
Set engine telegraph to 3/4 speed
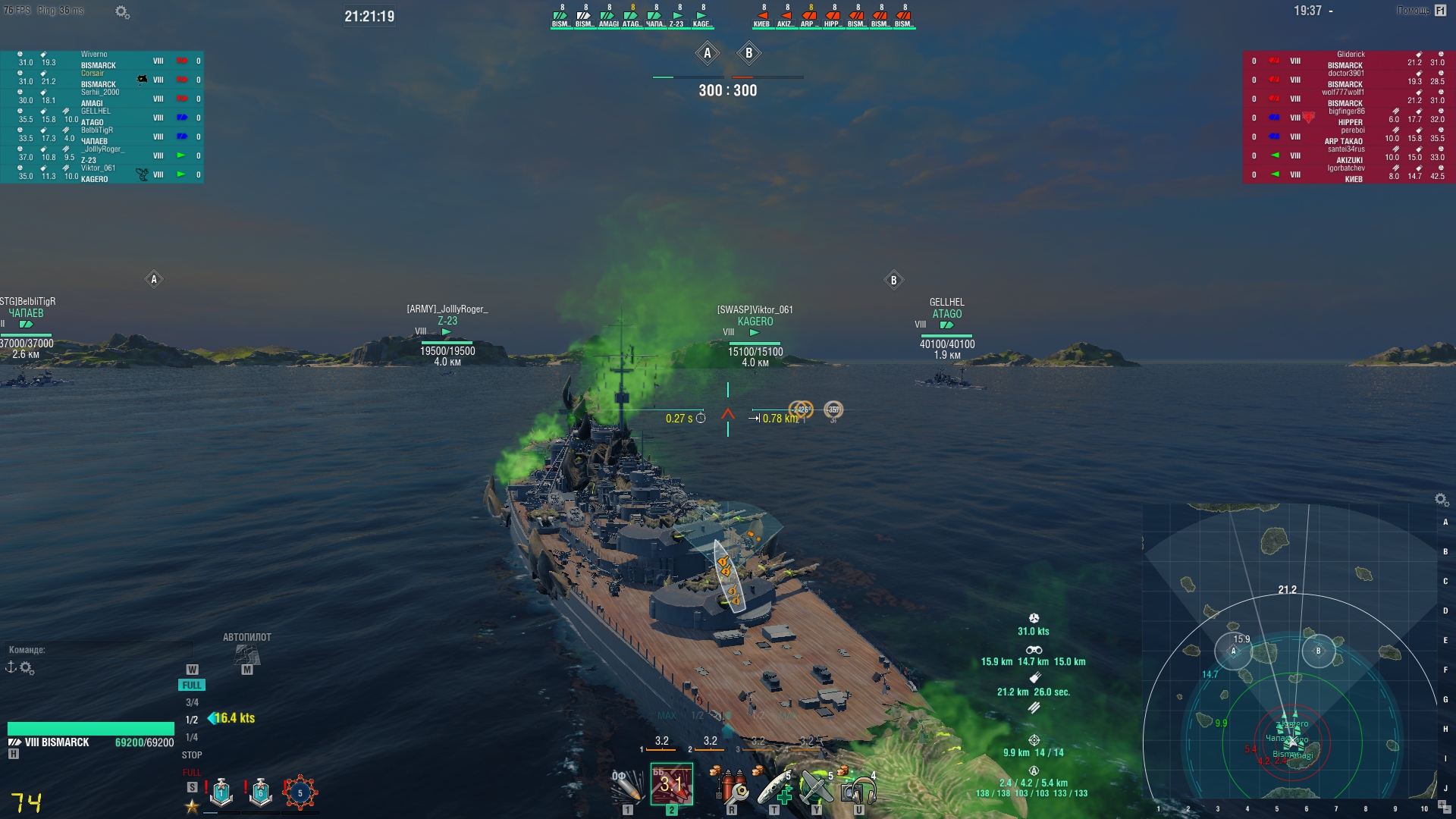point(192,703)
